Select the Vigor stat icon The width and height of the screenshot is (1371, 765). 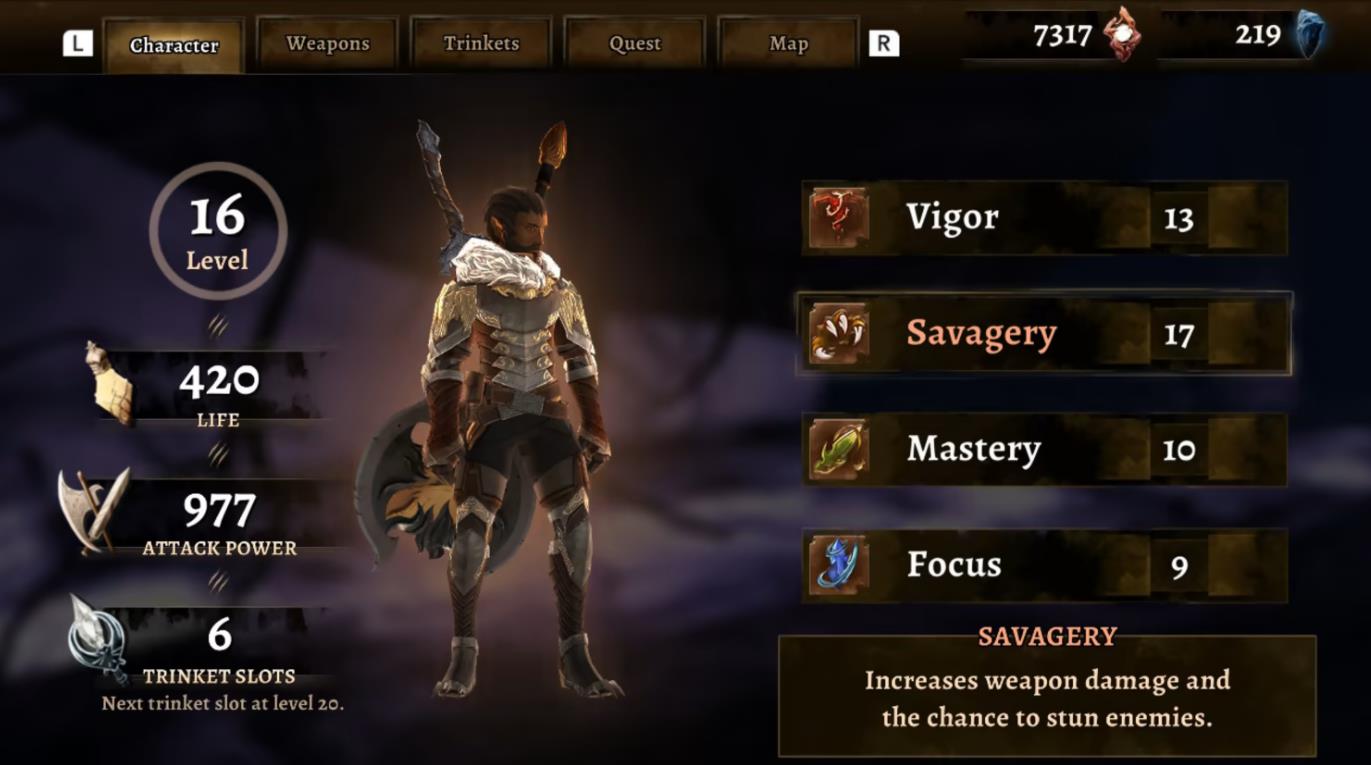(836, 216)
